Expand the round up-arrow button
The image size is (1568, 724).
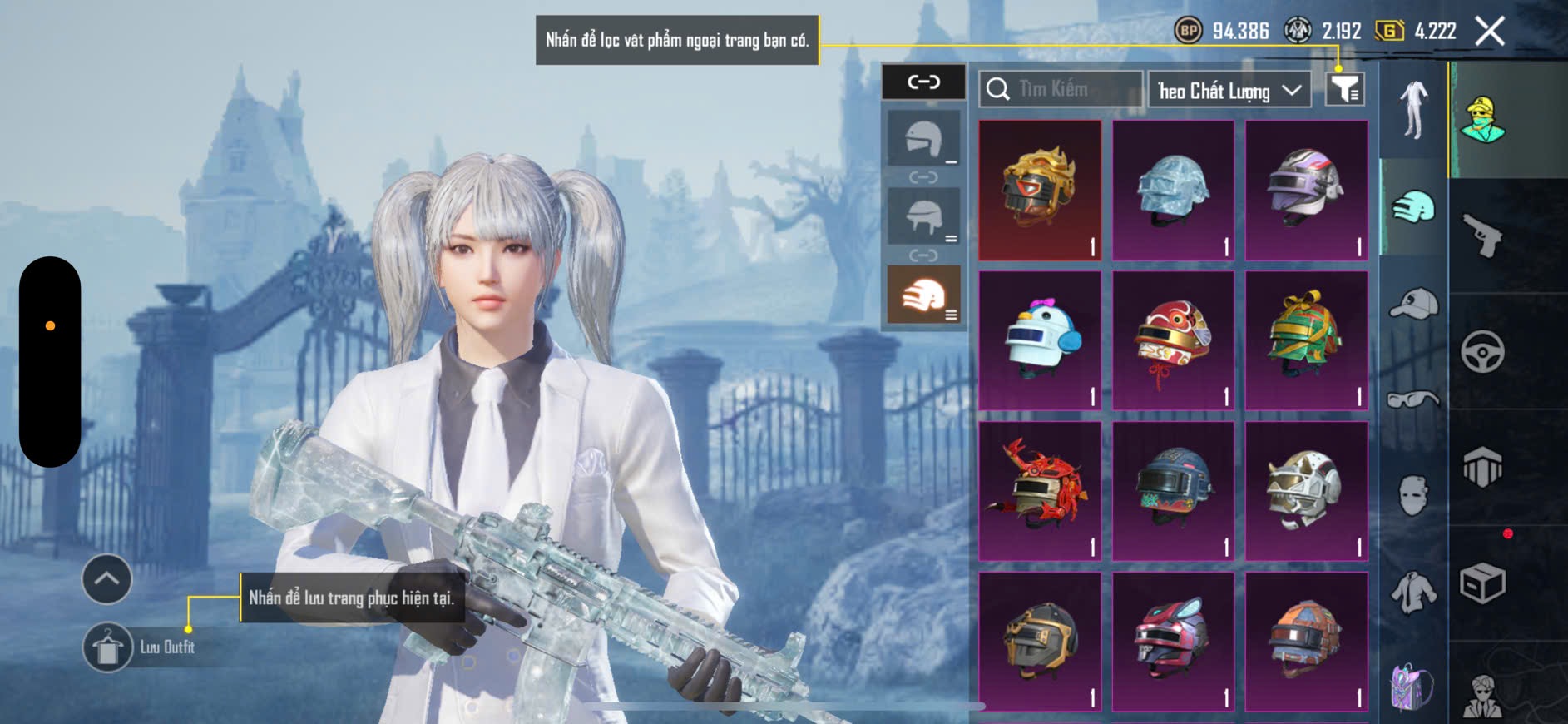pos(106,579)
